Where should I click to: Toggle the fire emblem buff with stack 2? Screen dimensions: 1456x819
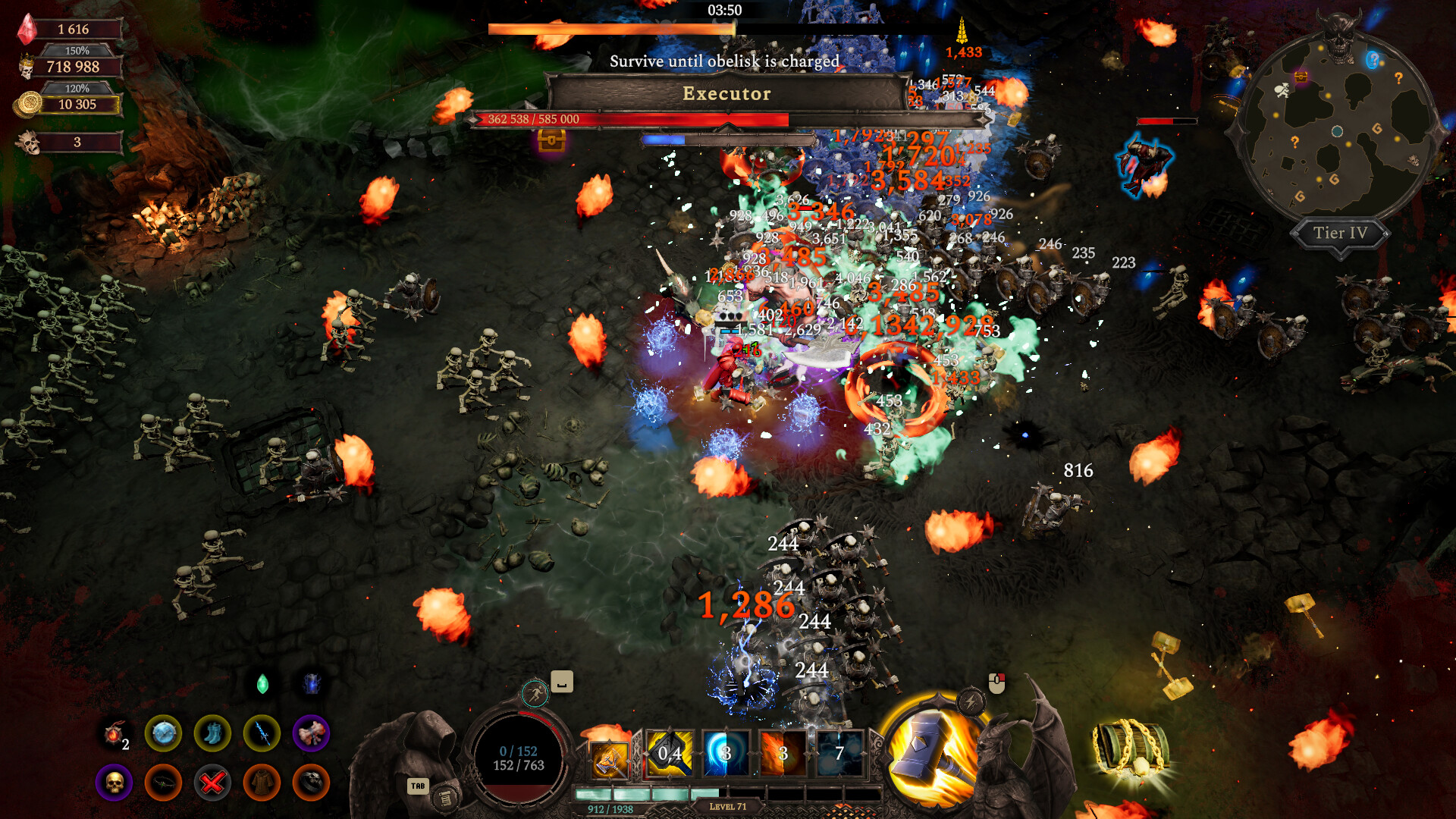point(113,734)
